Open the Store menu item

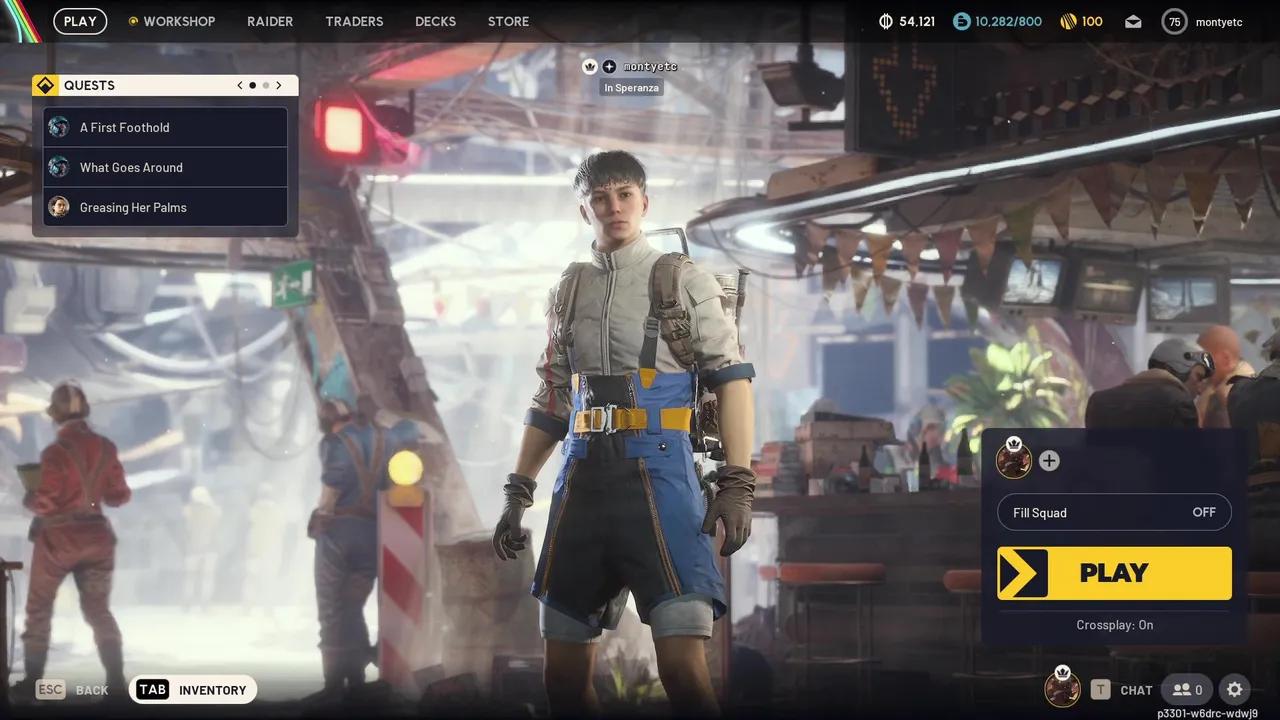[x=508, y=21]
